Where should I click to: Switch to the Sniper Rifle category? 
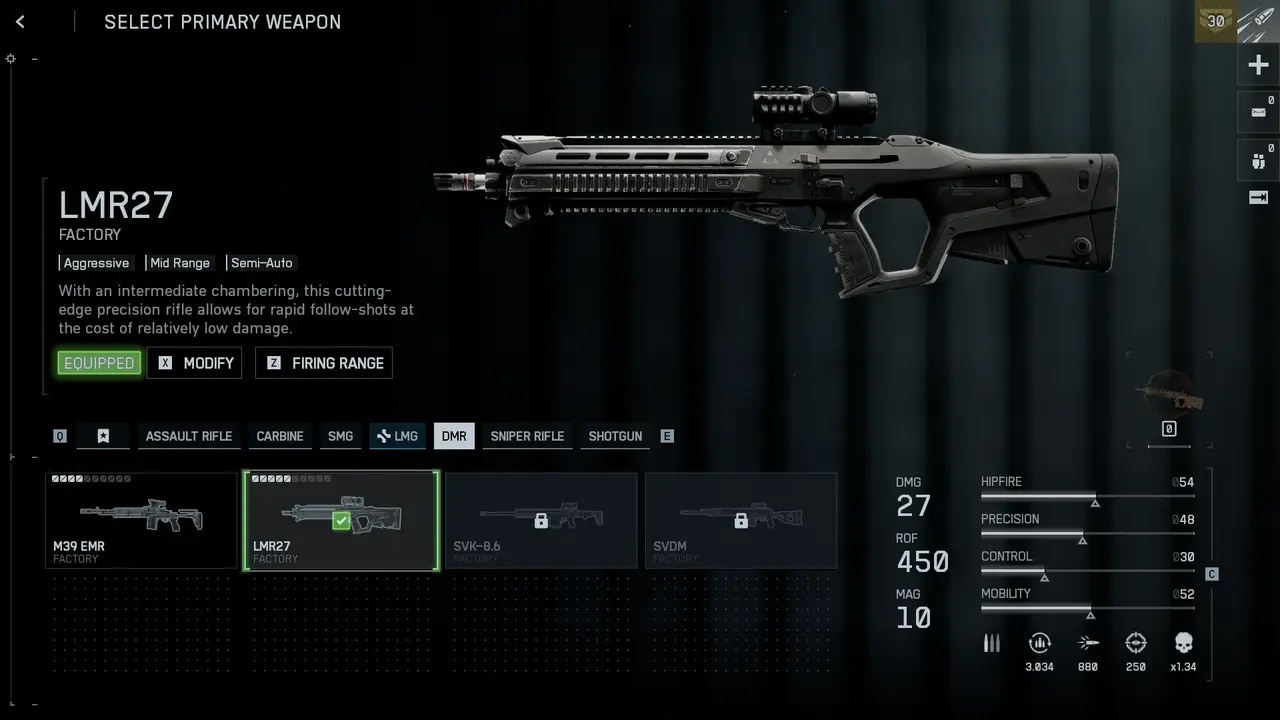[x=527, y=436]
